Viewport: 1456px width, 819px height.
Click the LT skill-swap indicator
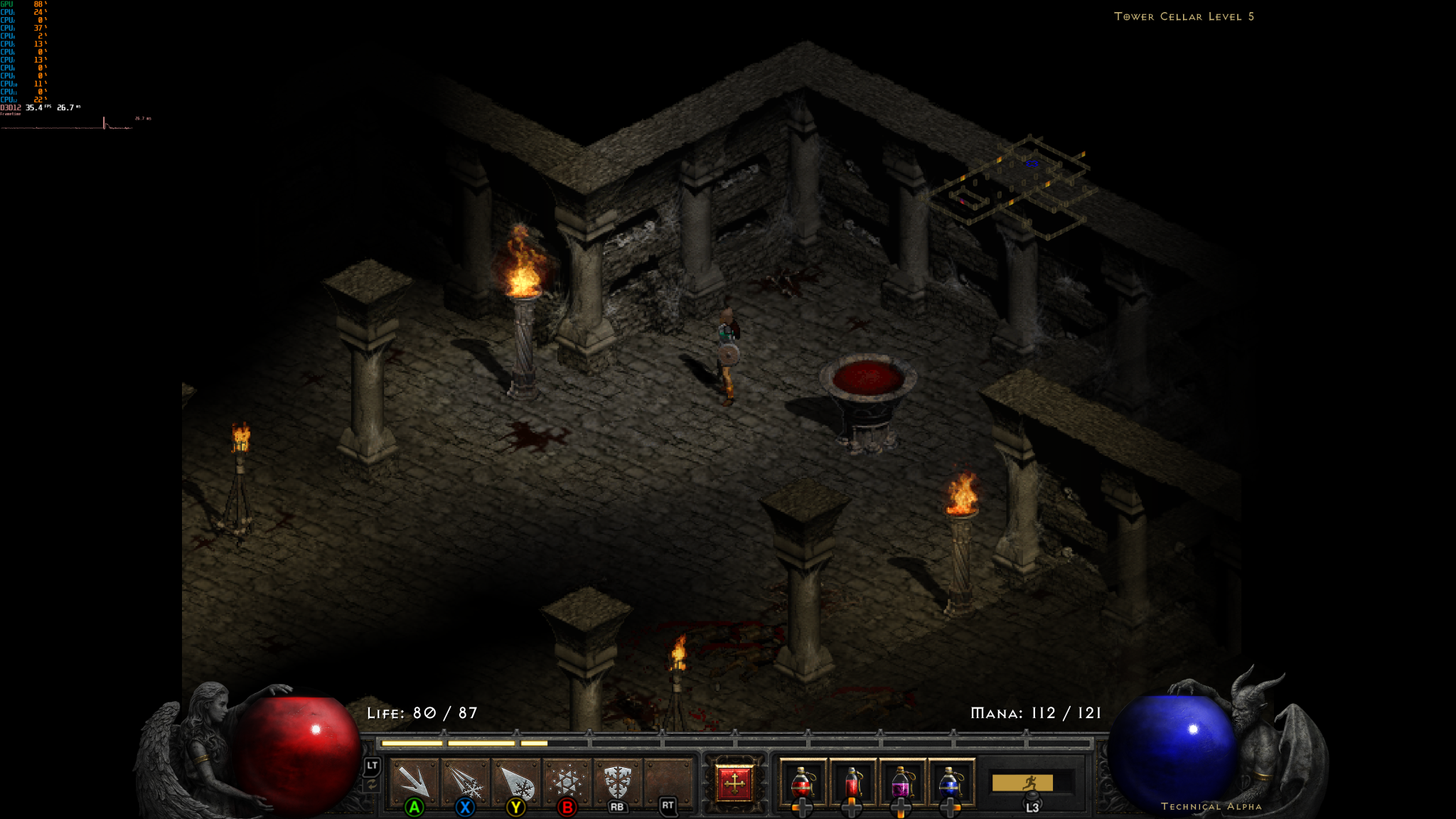pos(372,771)
